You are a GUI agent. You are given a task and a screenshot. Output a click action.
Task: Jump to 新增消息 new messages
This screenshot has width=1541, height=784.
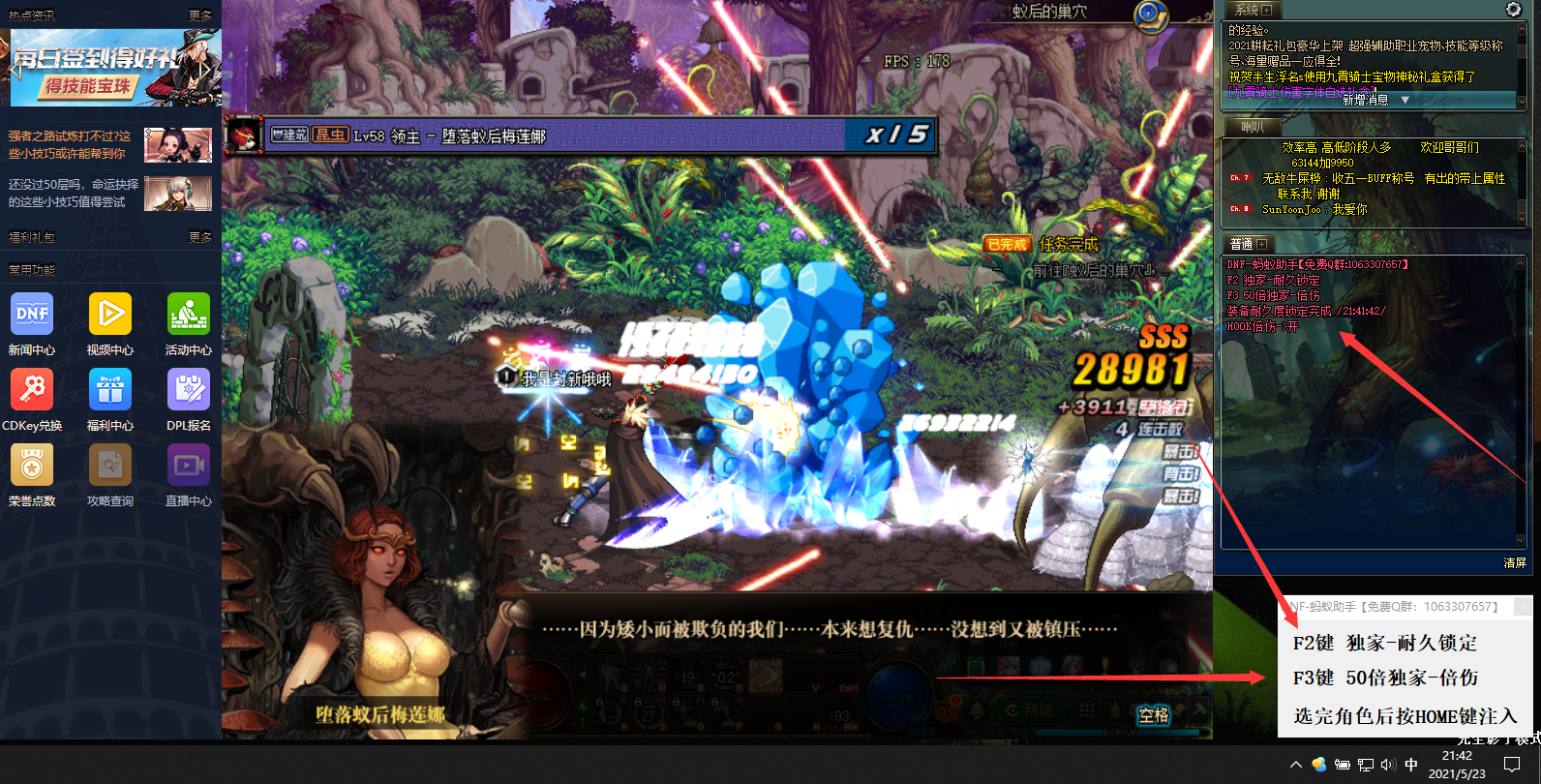pyautogui.click(x=1373, y=100)
